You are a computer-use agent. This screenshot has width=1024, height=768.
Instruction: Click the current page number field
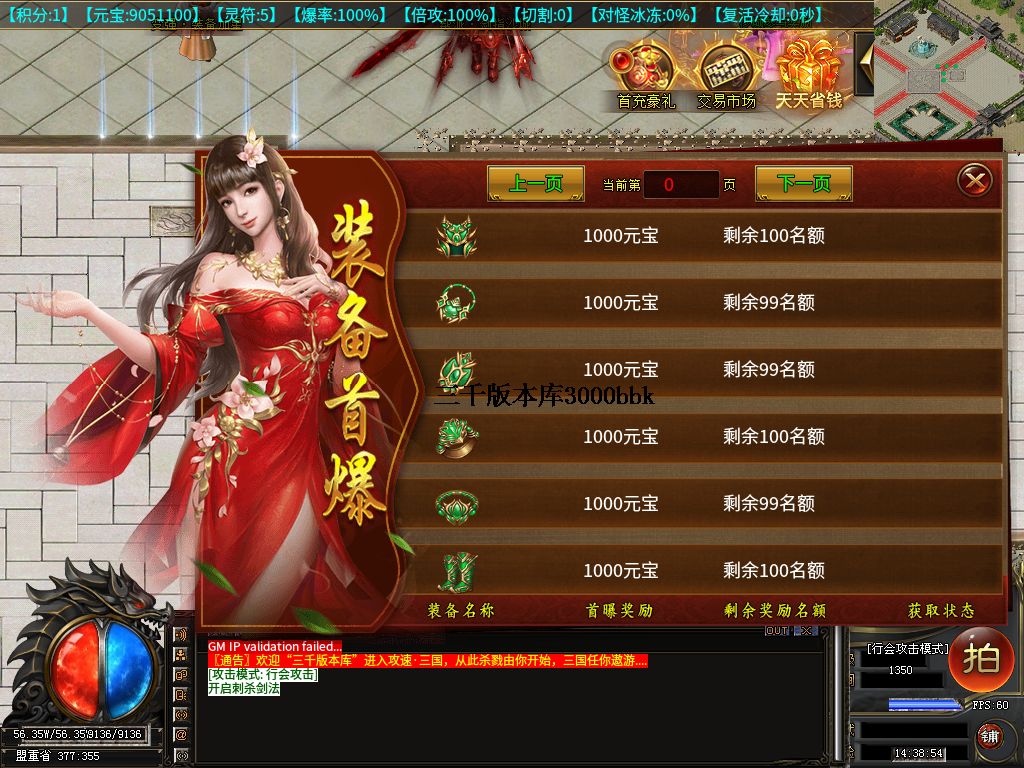coord(680,185)
